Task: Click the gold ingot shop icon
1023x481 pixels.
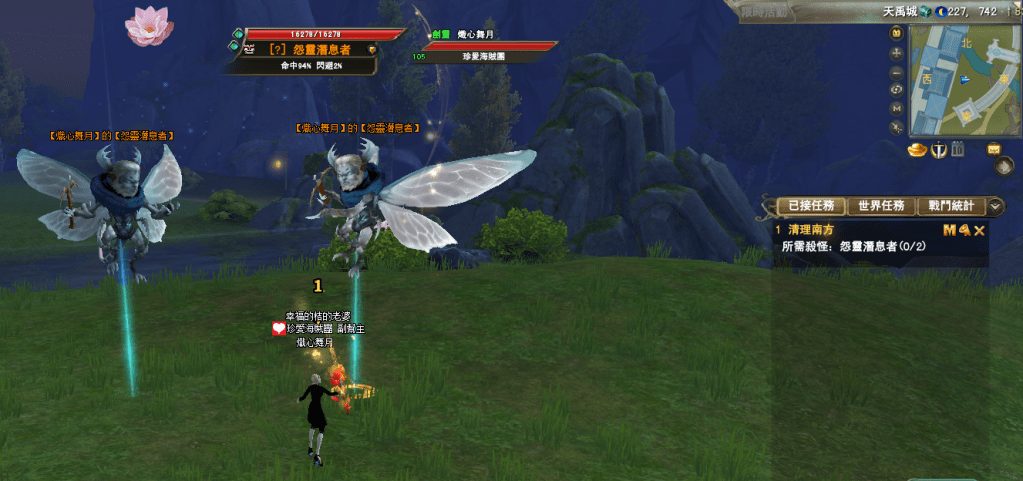Action: click(x=917, y=150)
